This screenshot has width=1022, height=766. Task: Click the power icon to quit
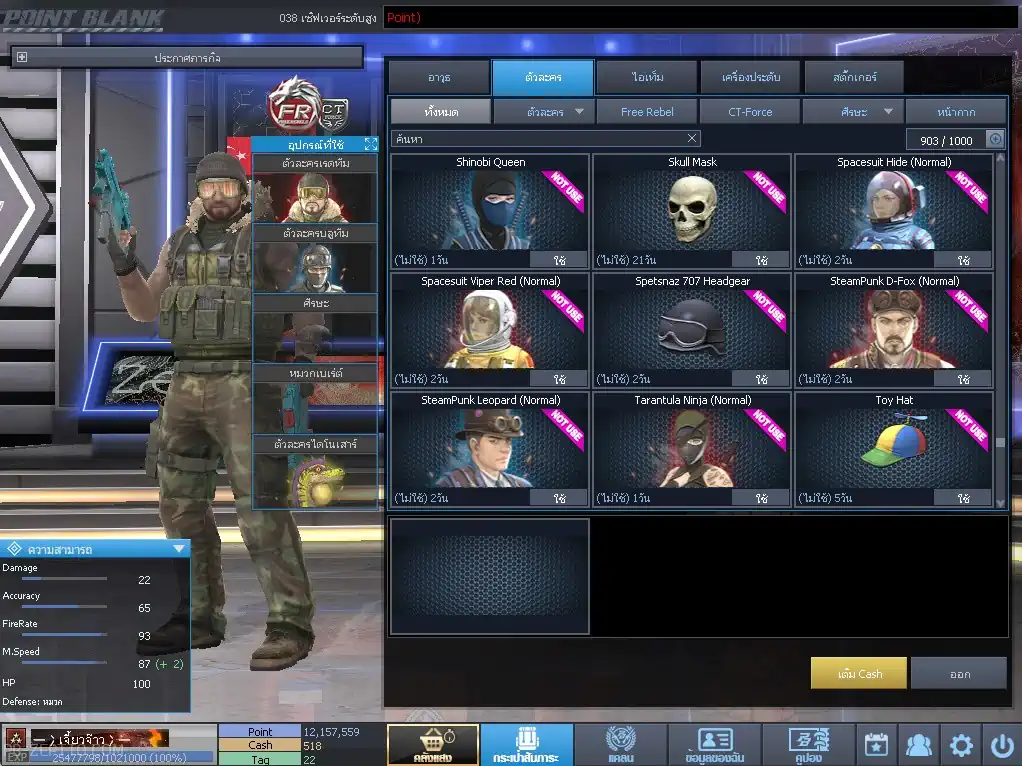point(1002,745)
